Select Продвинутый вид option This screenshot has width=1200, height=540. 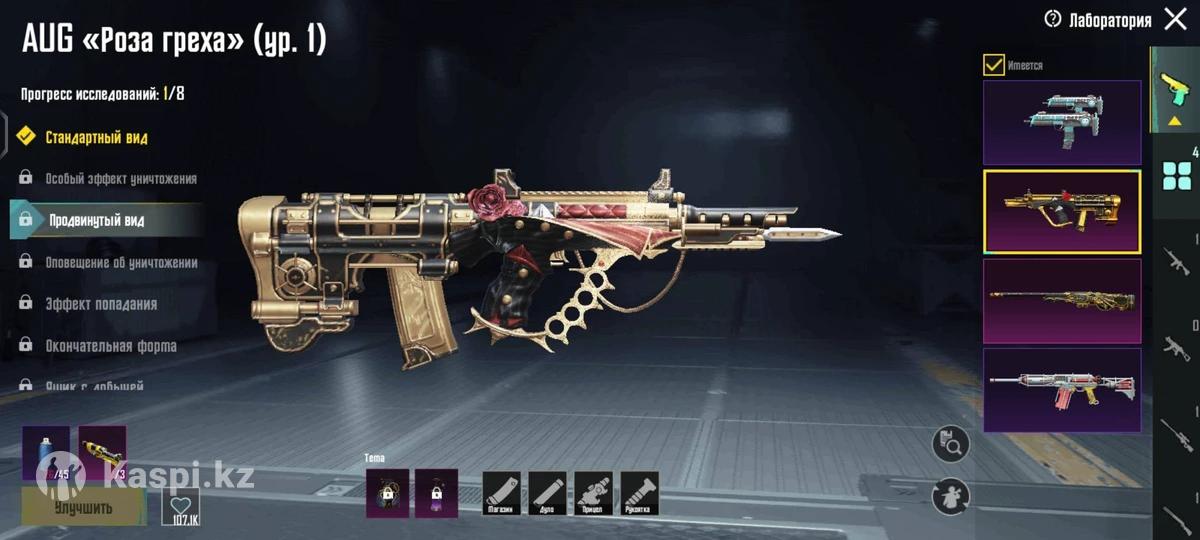point(96,220)
